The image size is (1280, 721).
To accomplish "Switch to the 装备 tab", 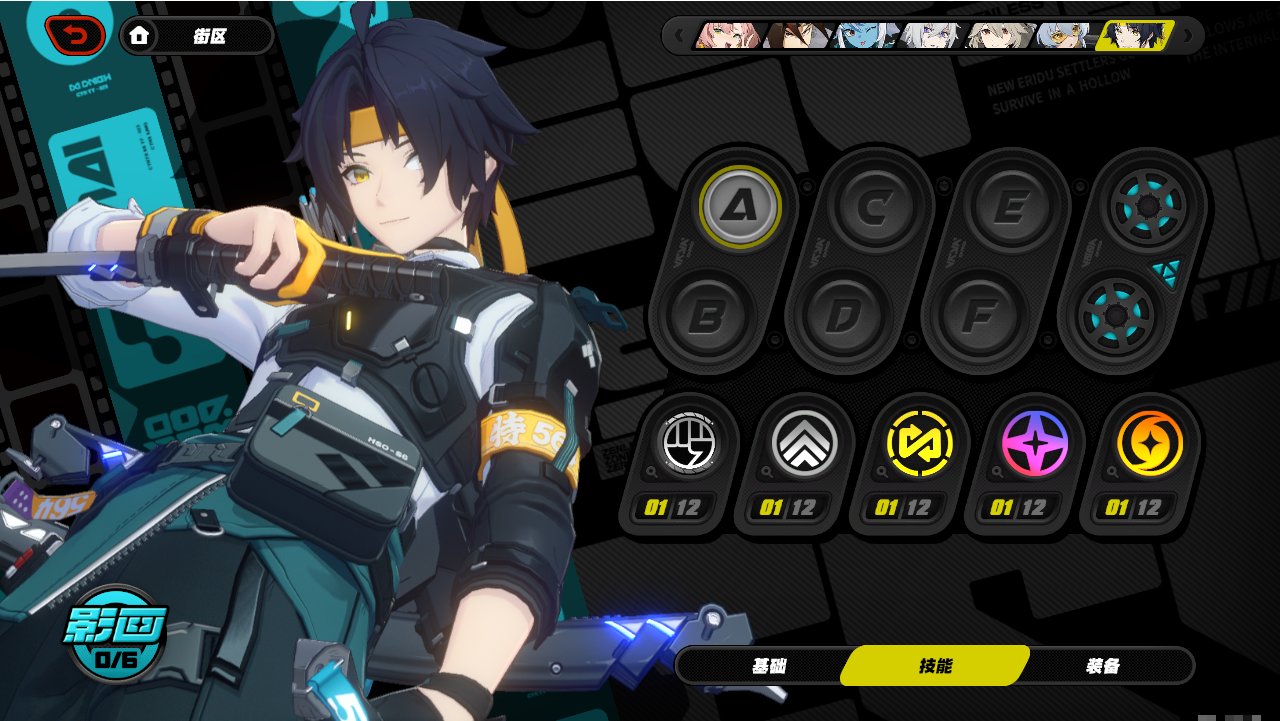I will 1103,666.
